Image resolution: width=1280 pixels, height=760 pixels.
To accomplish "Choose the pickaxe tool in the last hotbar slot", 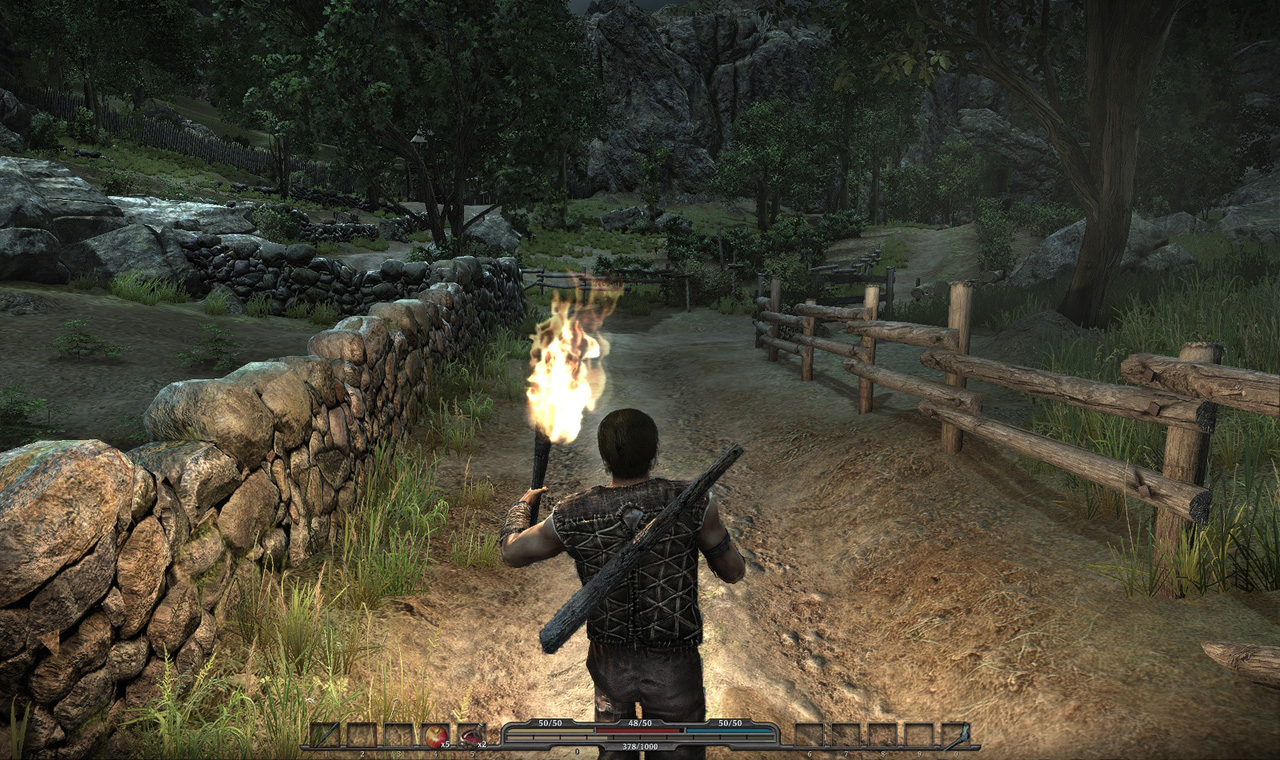I will (x=955, y=735).
